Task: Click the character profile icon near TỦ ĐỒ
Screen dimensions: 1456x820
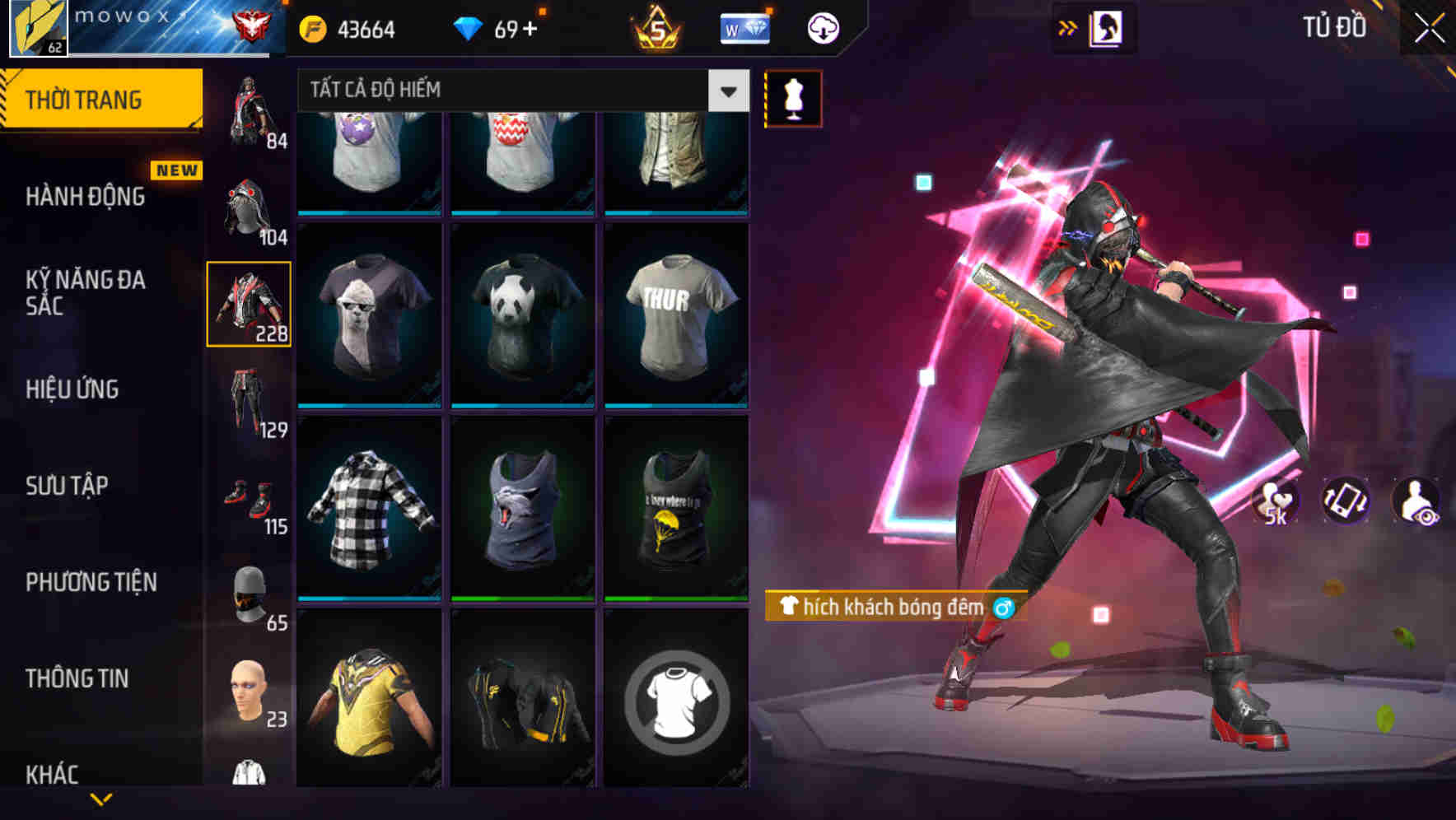Action: coord(1108,28)
